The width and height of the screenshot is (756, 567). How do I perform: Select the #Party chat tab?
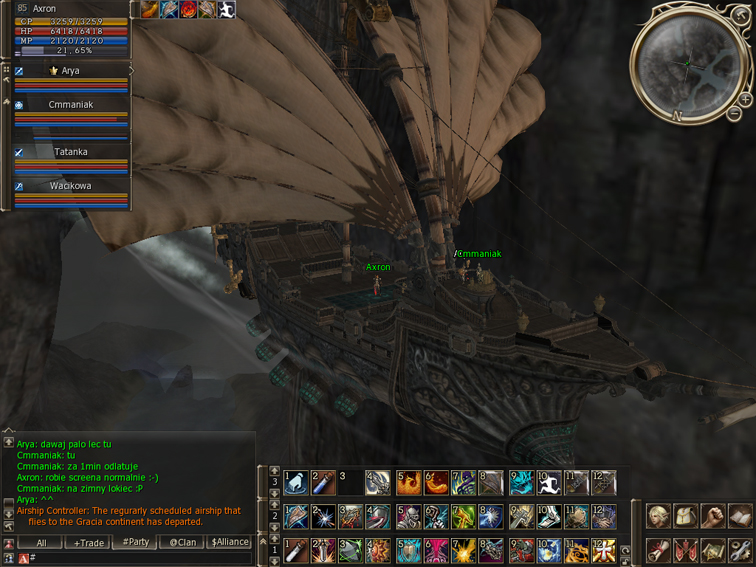pos(134,542)
